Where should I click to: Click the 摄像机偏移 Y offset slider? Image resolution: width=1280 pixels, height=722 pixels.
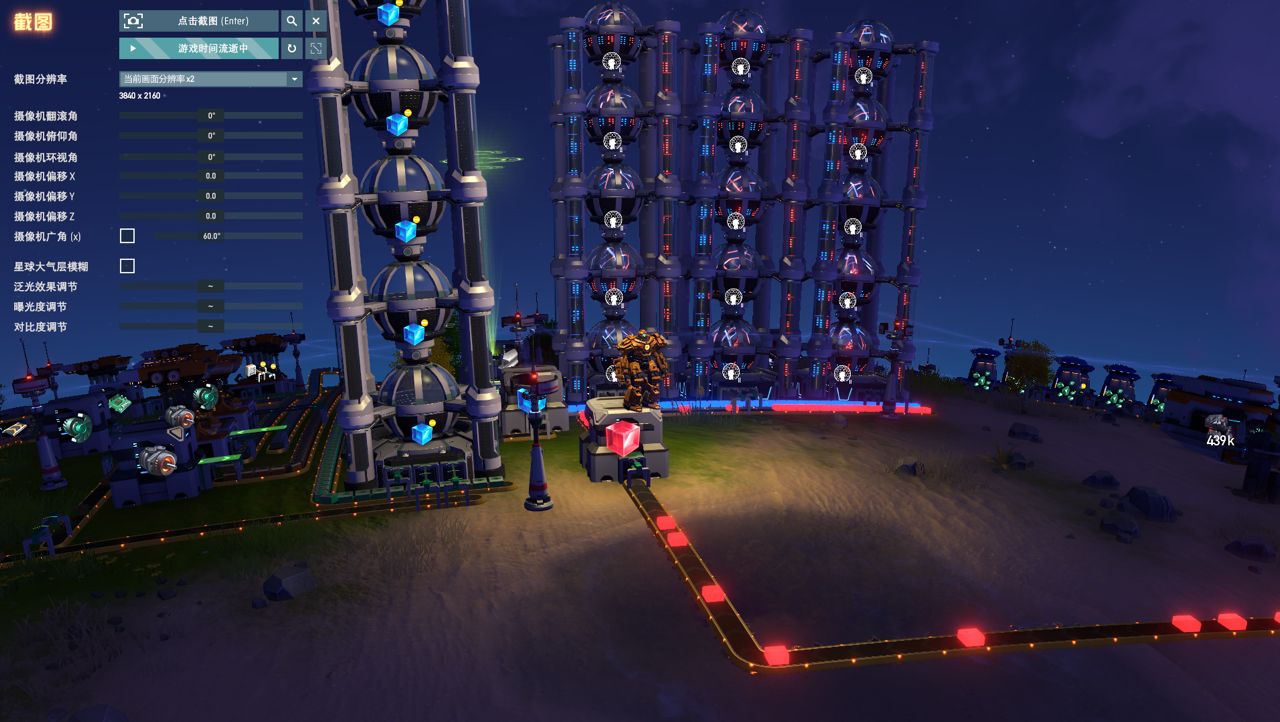coord(211,196)
